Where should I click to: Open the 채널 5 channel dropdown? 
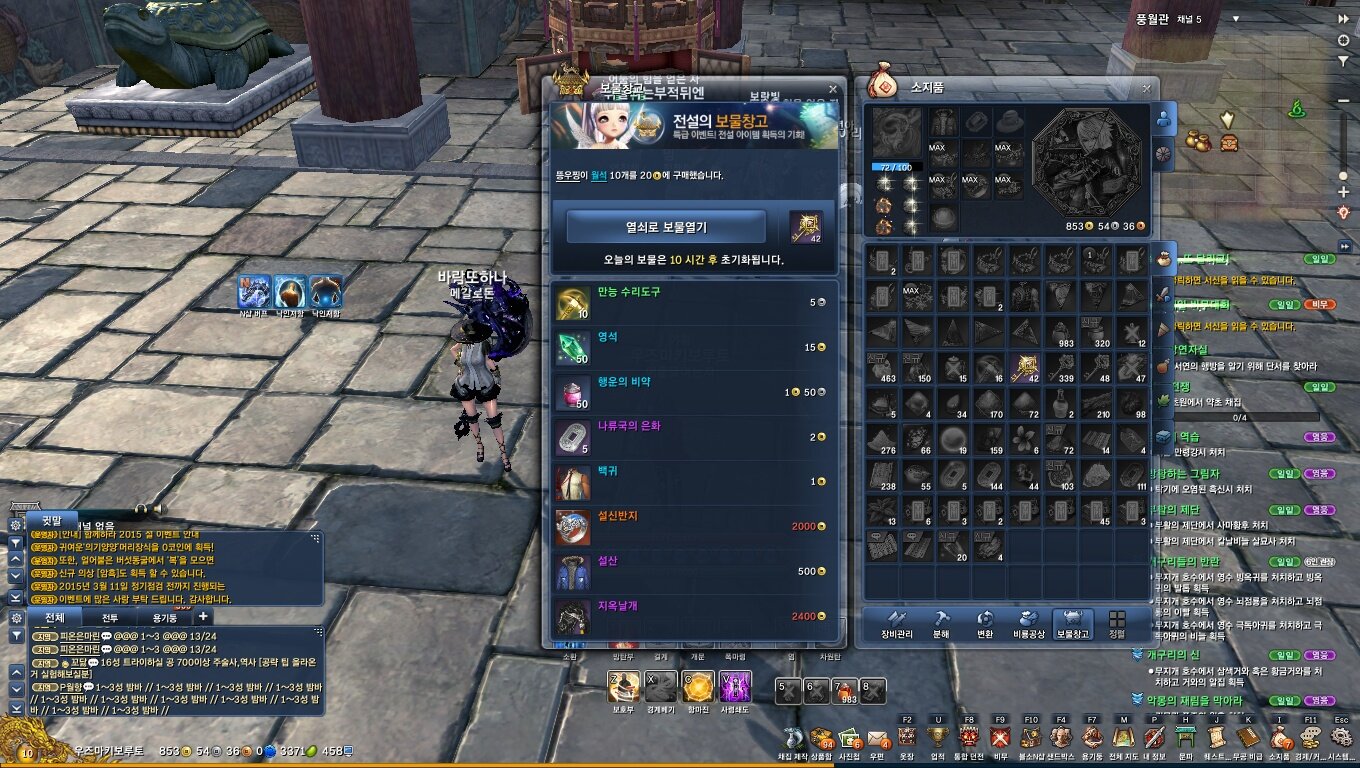tap(1236, 19)
